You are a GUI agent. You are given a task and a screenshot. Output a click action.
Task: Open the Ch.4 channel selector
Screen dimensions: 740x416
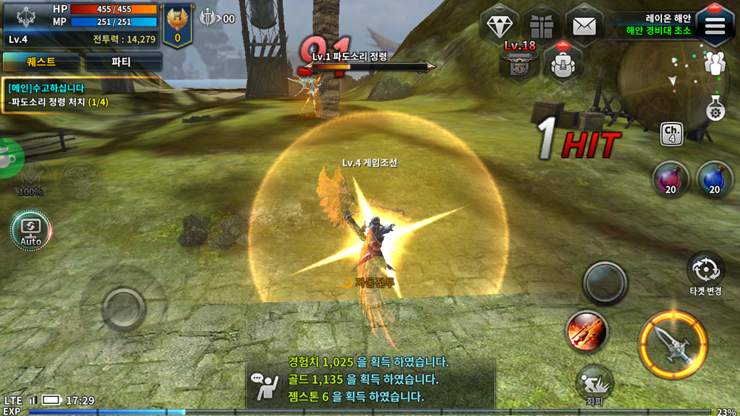(x=672, y=133)
